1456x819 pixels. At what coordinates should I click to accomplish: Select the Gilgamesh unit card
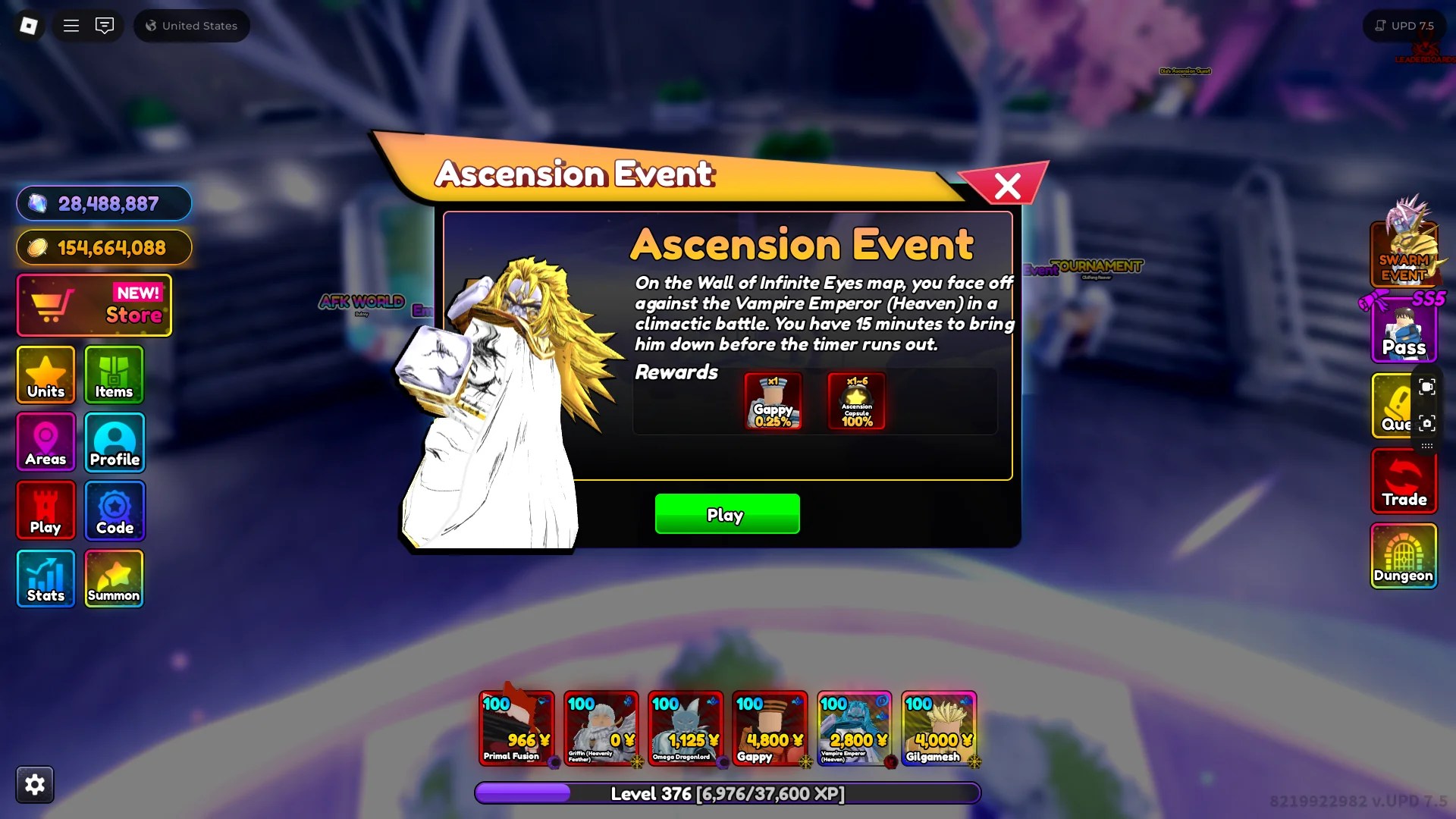tap(940, 728)
